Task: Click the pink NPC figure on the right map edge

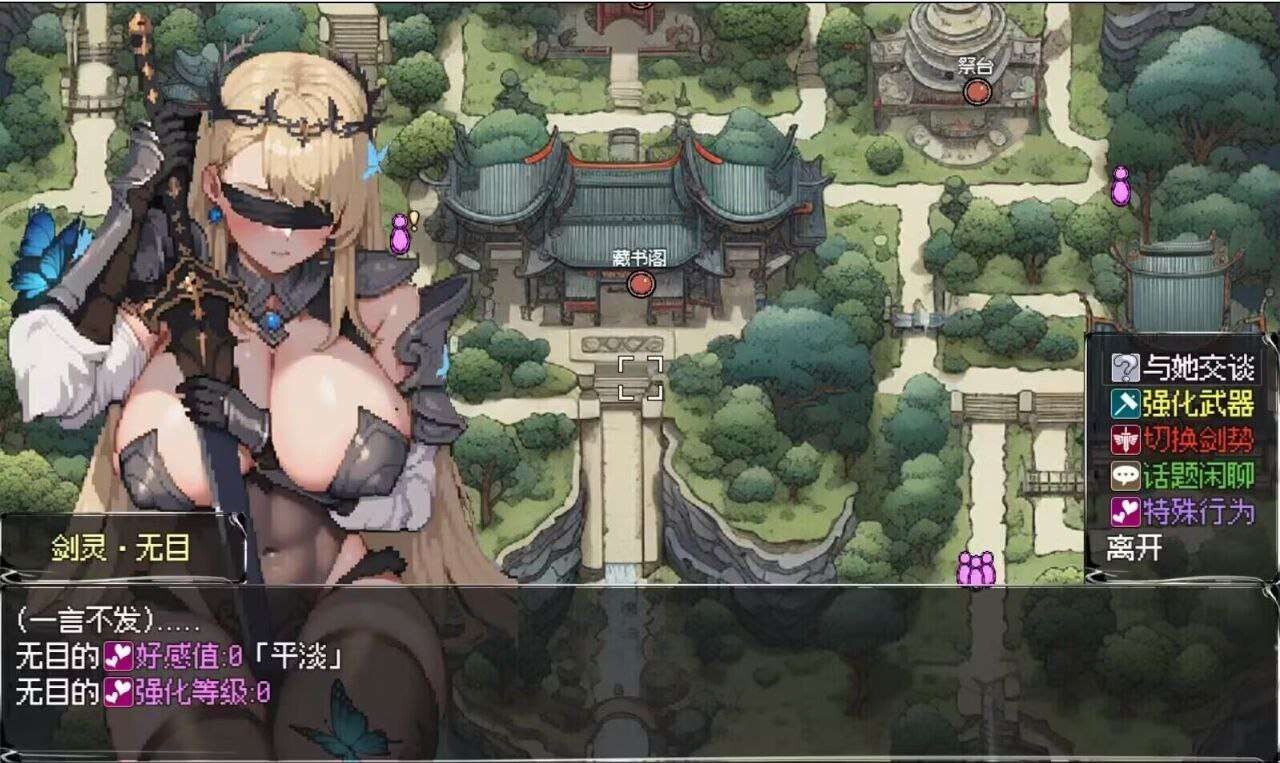Action: point(1119,189)
